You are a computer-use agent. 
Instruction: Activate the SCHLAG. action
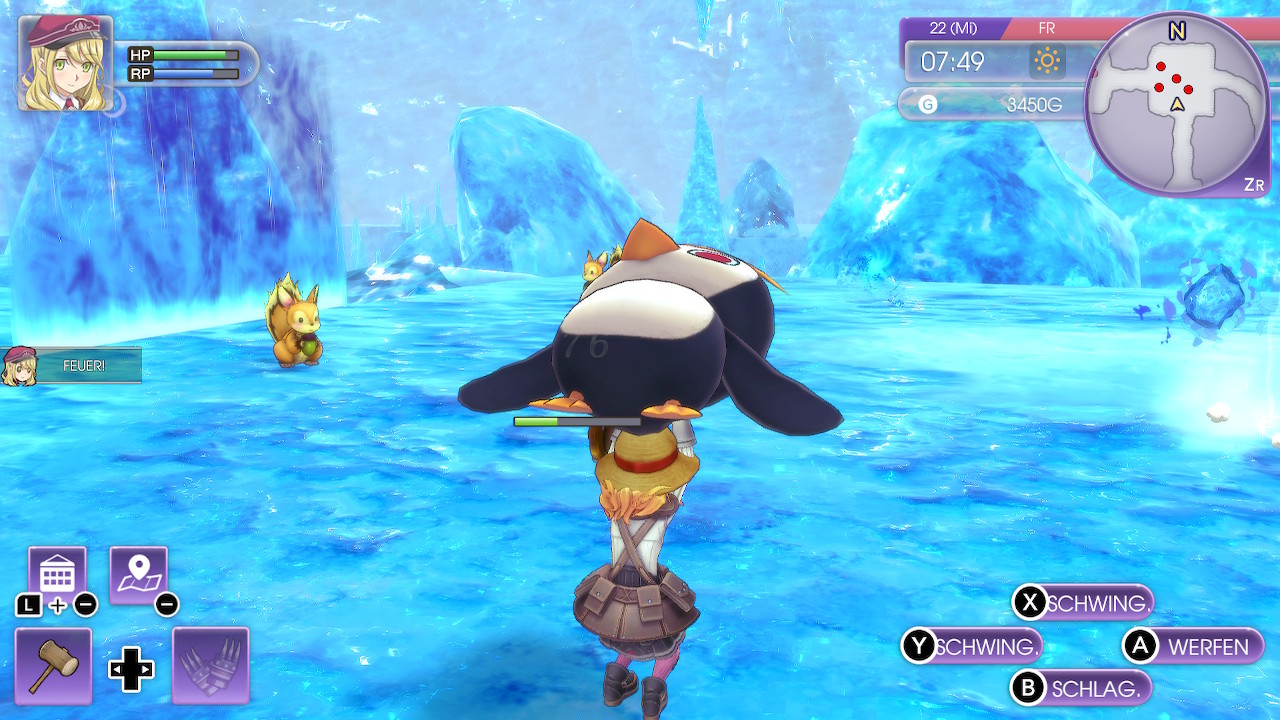pyautogui.click(x=1081, y=688)
